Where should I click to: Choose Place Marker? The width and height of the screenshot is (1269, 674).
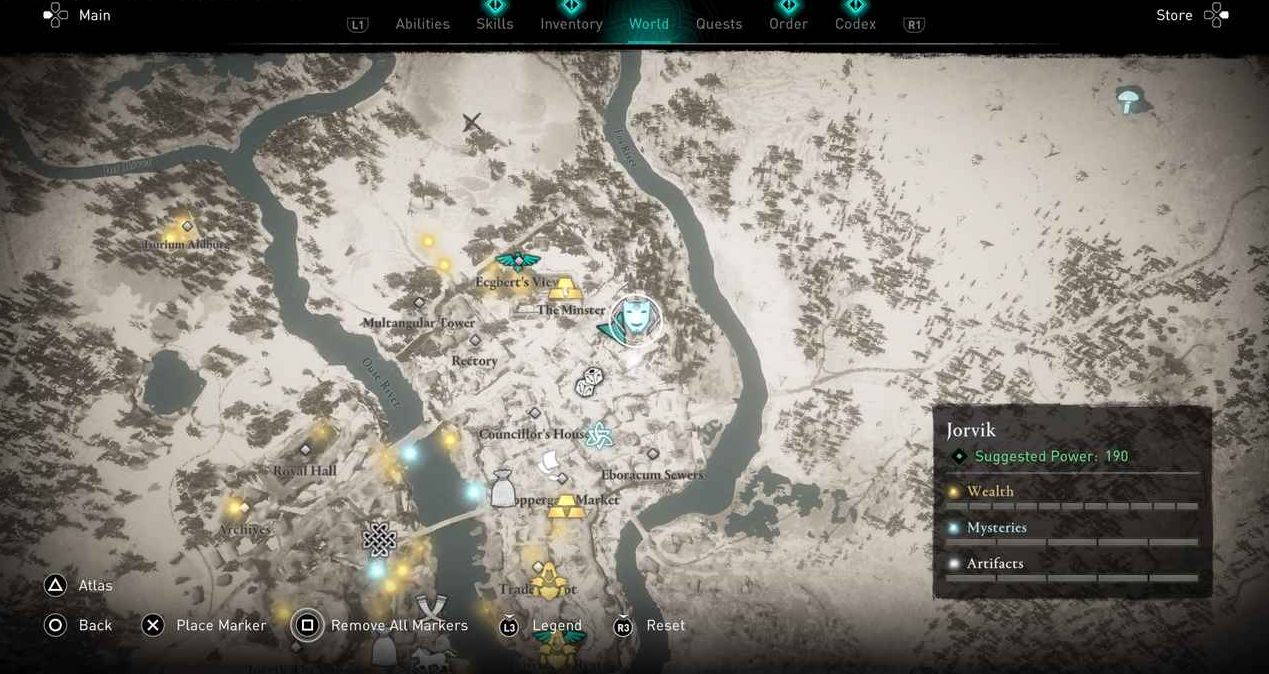[220, 625]
